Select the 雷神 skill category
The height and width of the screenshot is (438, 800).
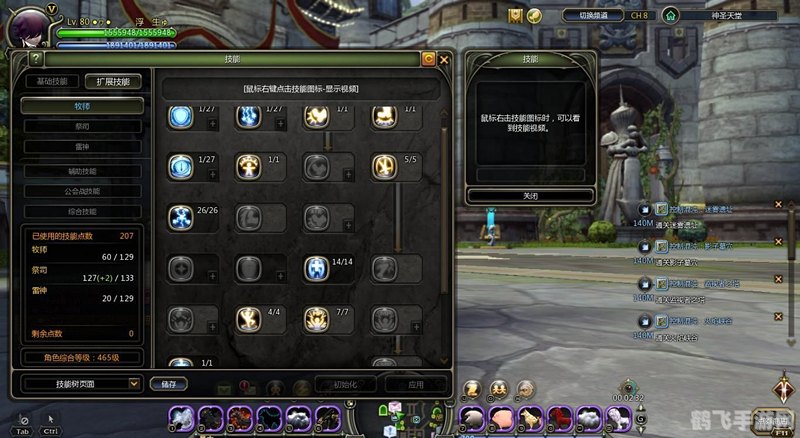pos(82,146)
